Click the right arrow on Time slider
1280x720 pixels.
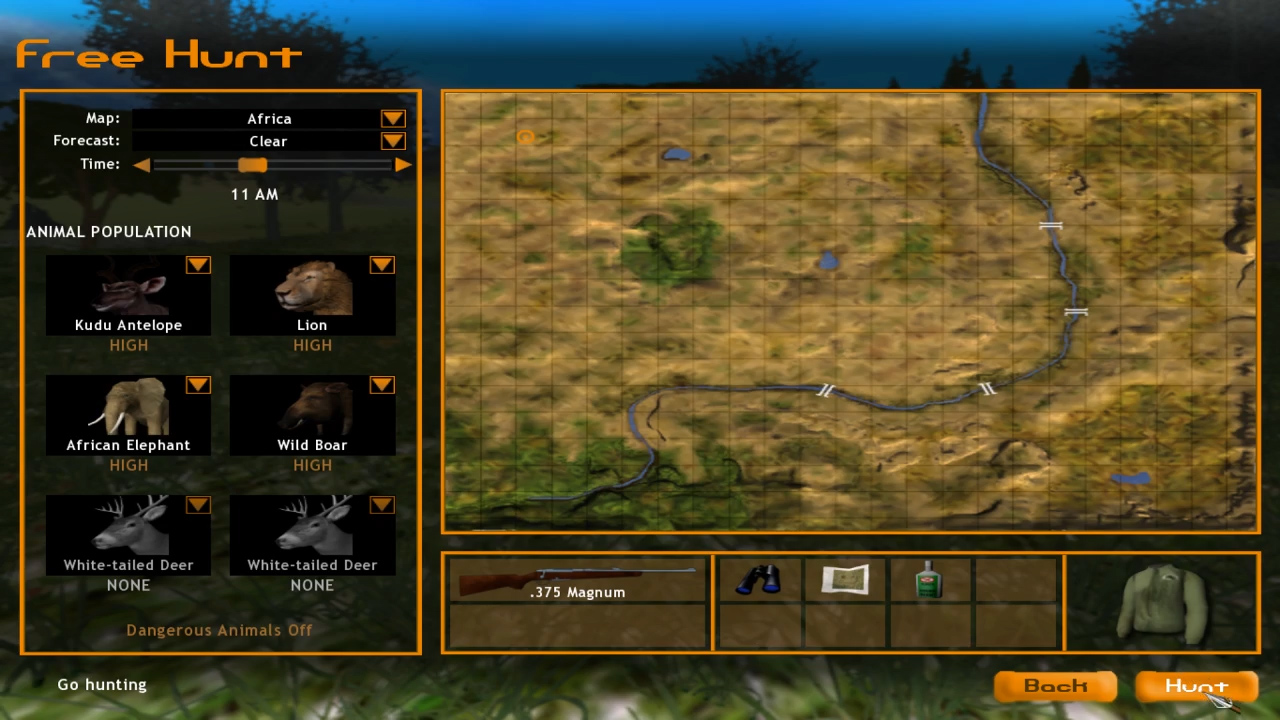pos(403,164)
